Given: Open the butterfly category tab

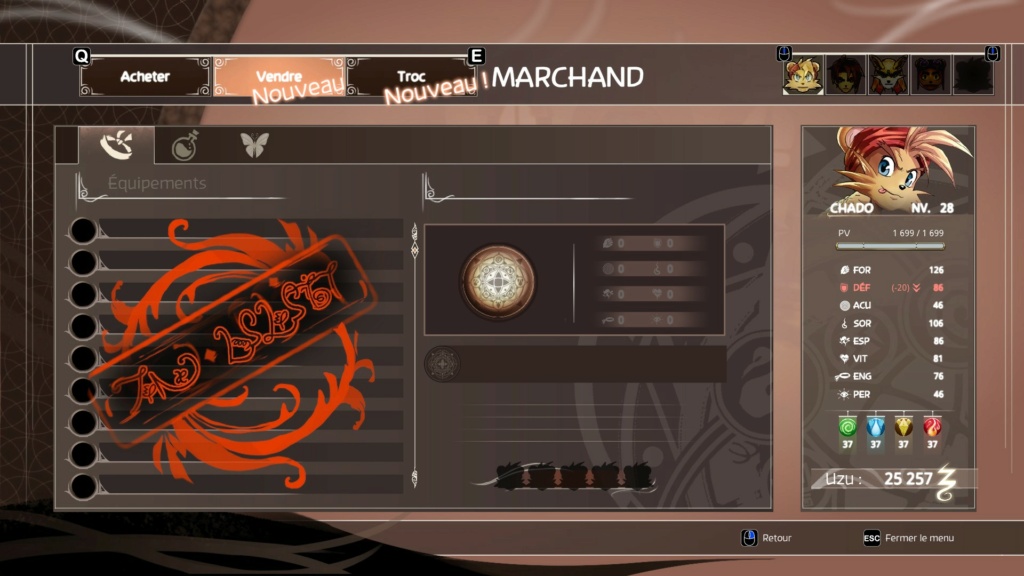Looking at the screenshot, I should [254, 146].
